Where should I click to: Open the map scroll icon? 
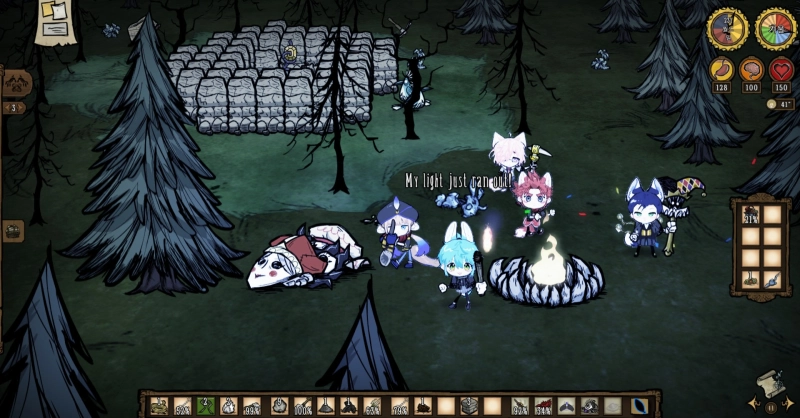click(770, 386)
